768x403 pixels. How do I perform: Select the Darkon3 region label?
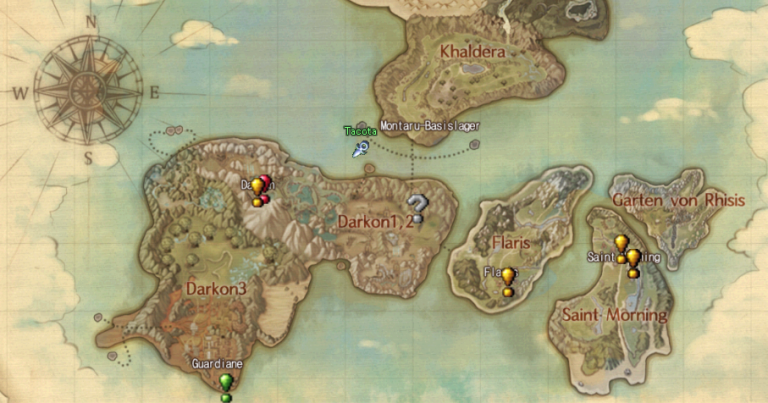(x=217, y=287)
